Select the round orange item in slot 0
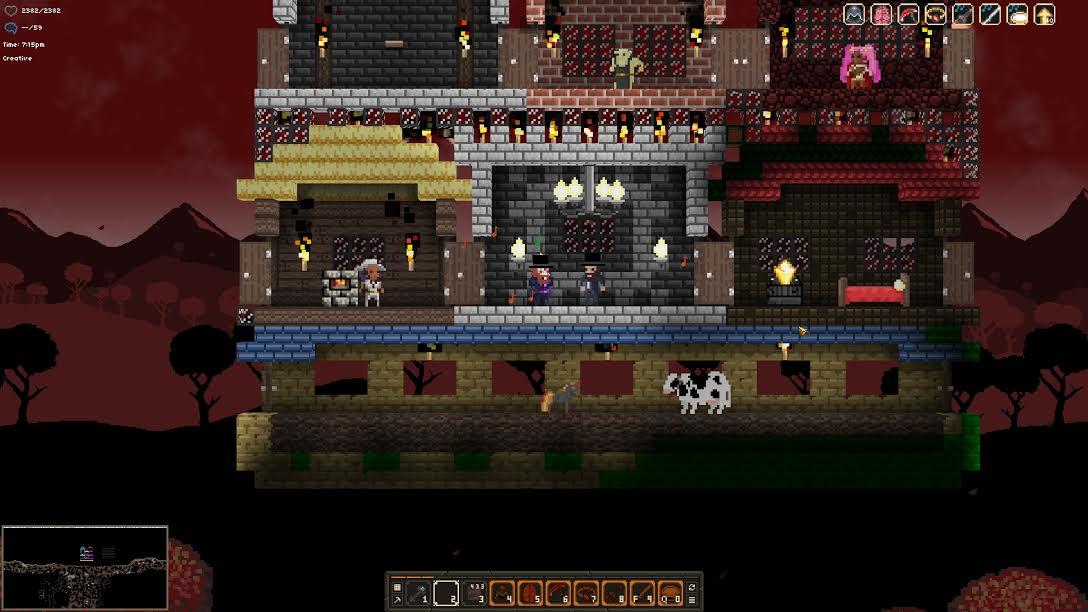 tap(670, 591)
